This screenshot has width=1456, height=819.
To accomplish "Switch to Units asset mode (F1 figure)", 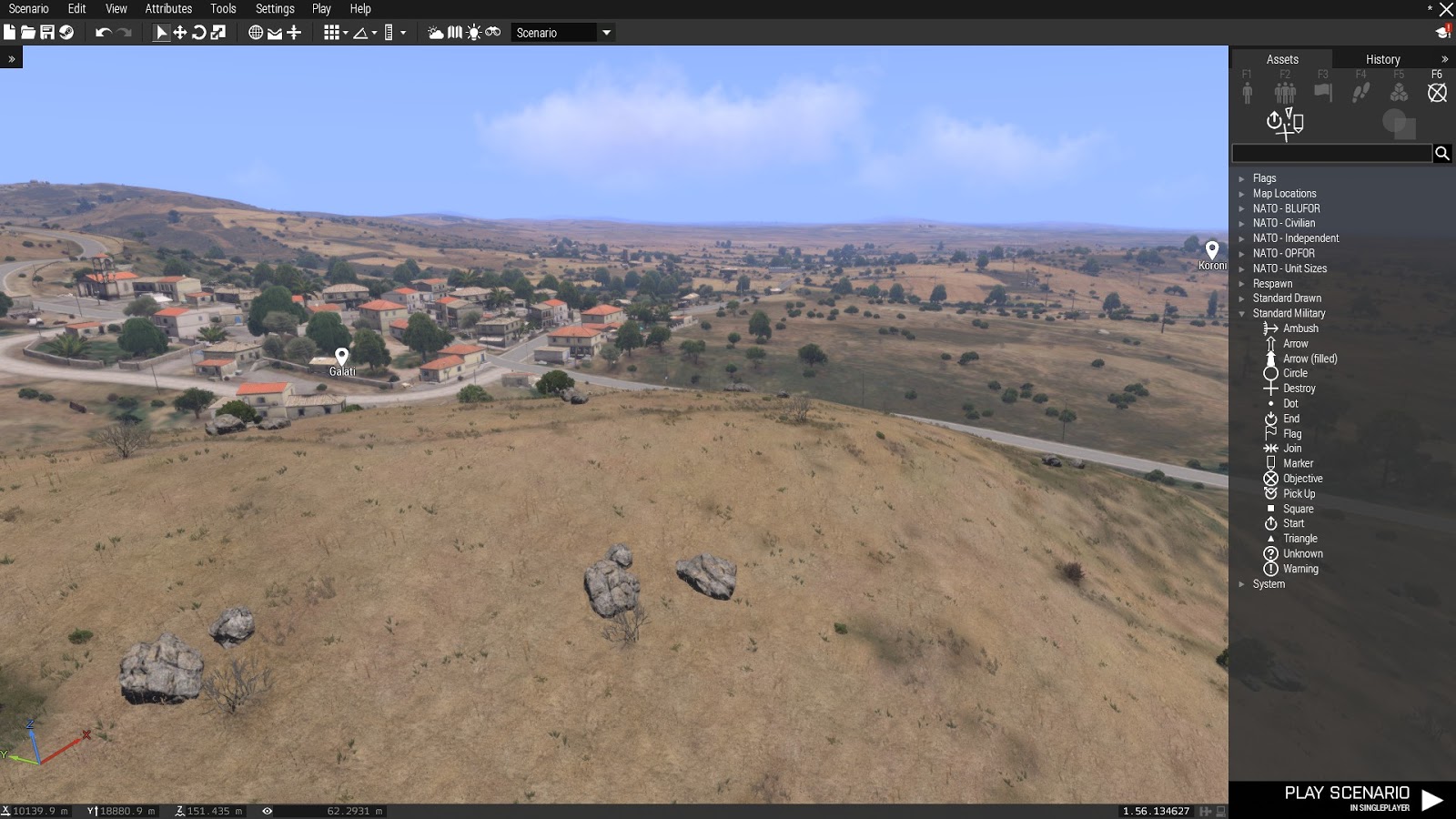I will [x=1246, y=91].
